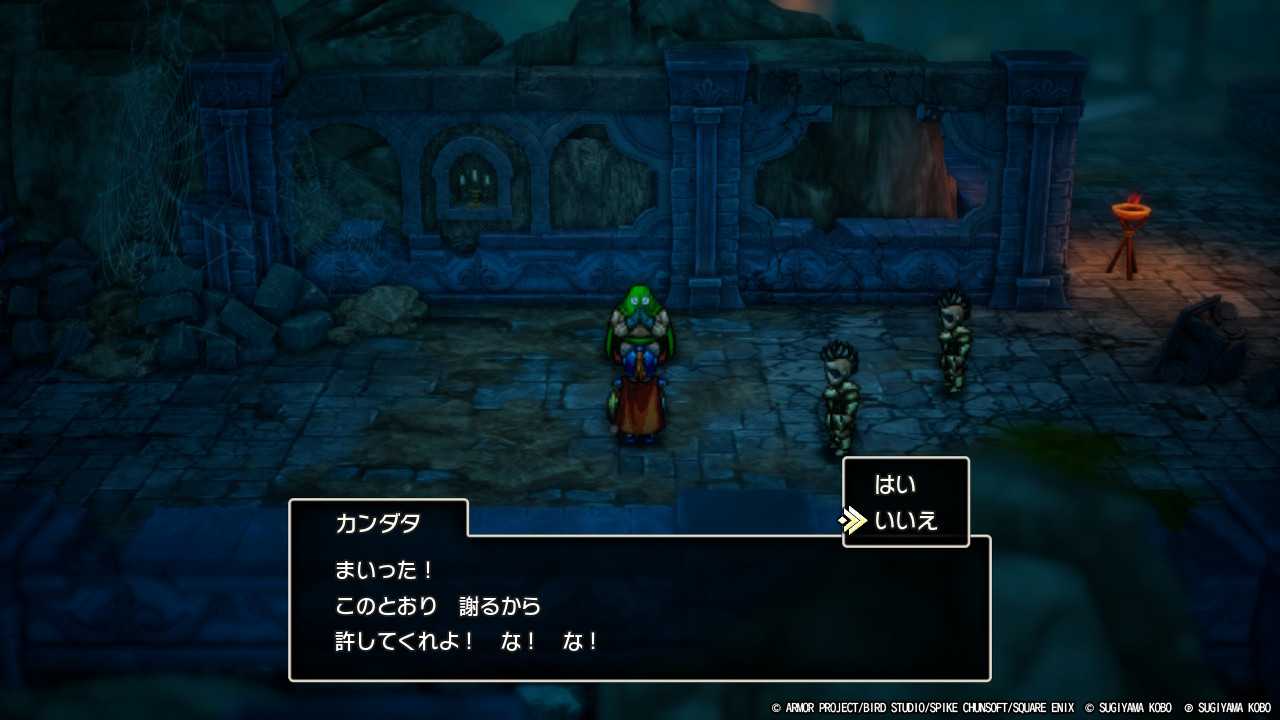Viewport: 1280px width, 720px height.
Task: Click the このとおり 謝るから text line
Action: (436, 606)
